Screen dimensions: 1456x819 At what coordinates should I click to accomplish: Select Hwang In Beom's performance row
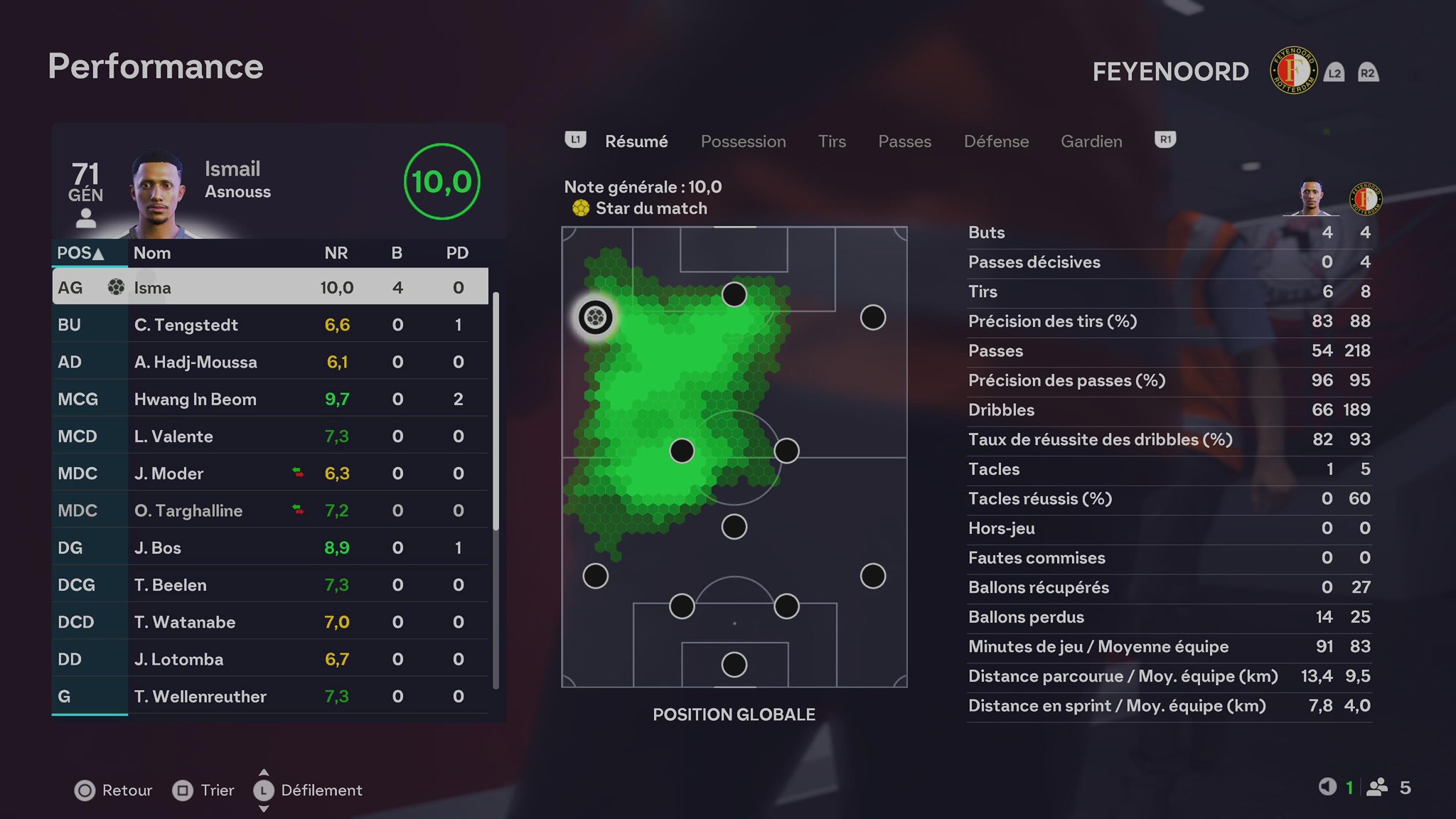270,400
